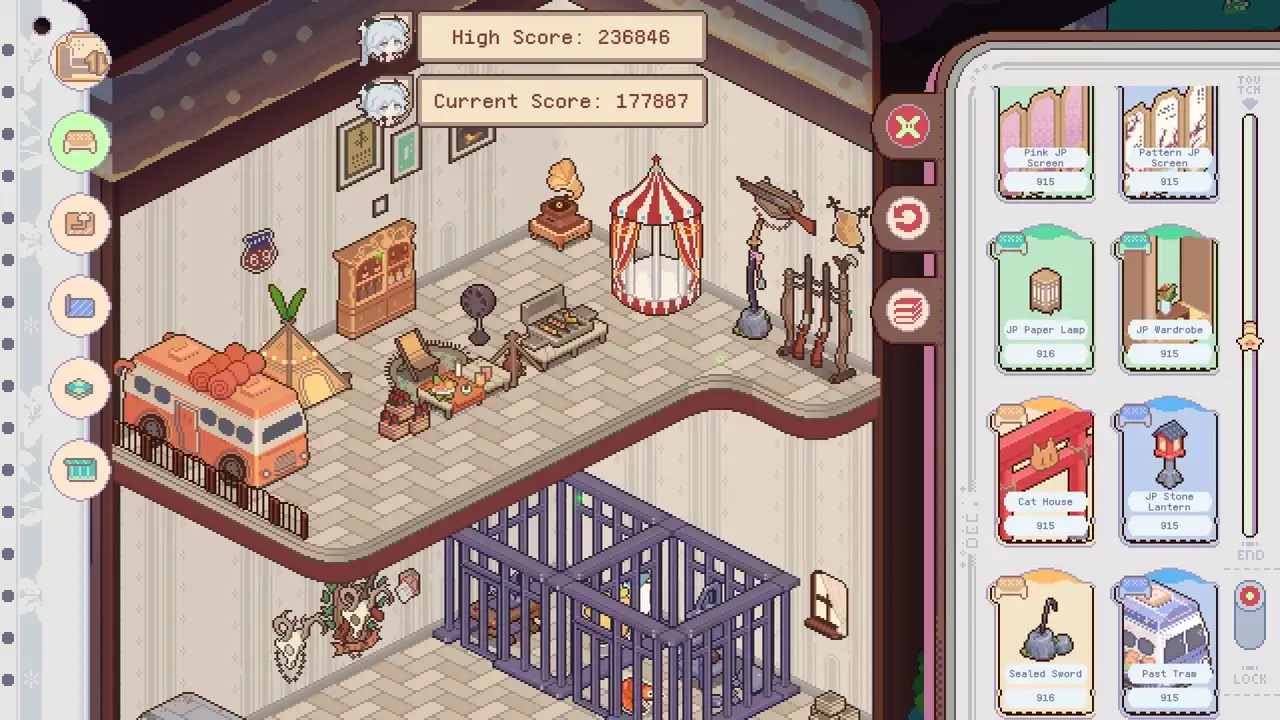Open the stacked layers button
The image size is (1280, 720).
[908, 310]
